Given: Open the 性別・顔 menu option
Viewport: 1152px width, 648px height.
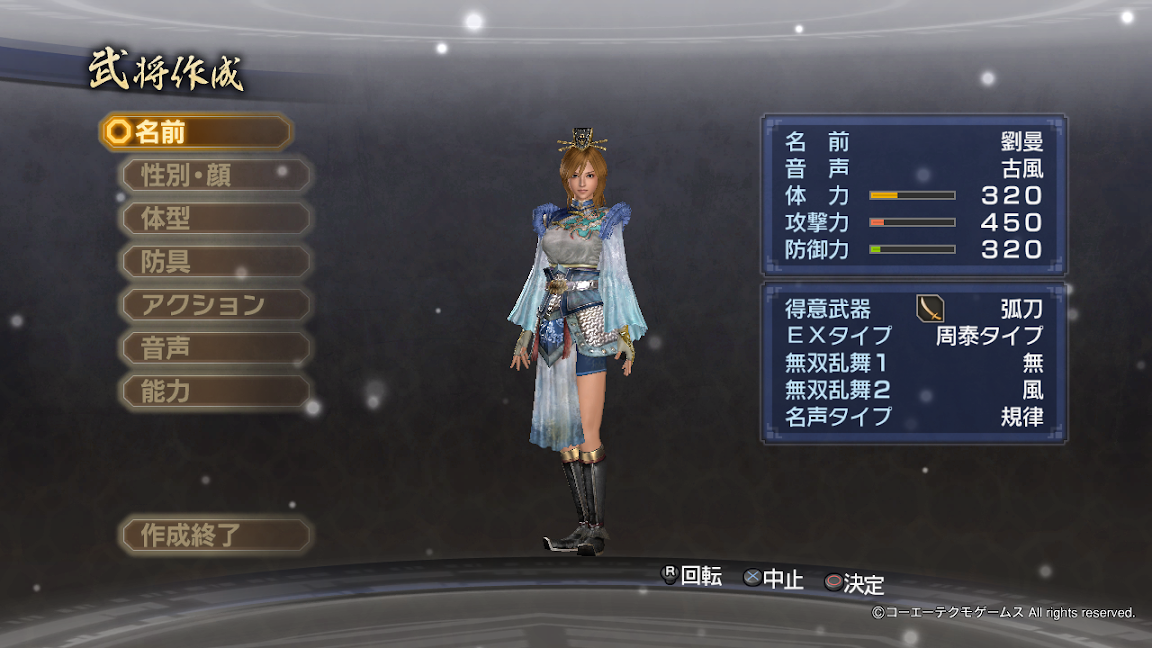Looking at the screenshot, I should point(216,175).
